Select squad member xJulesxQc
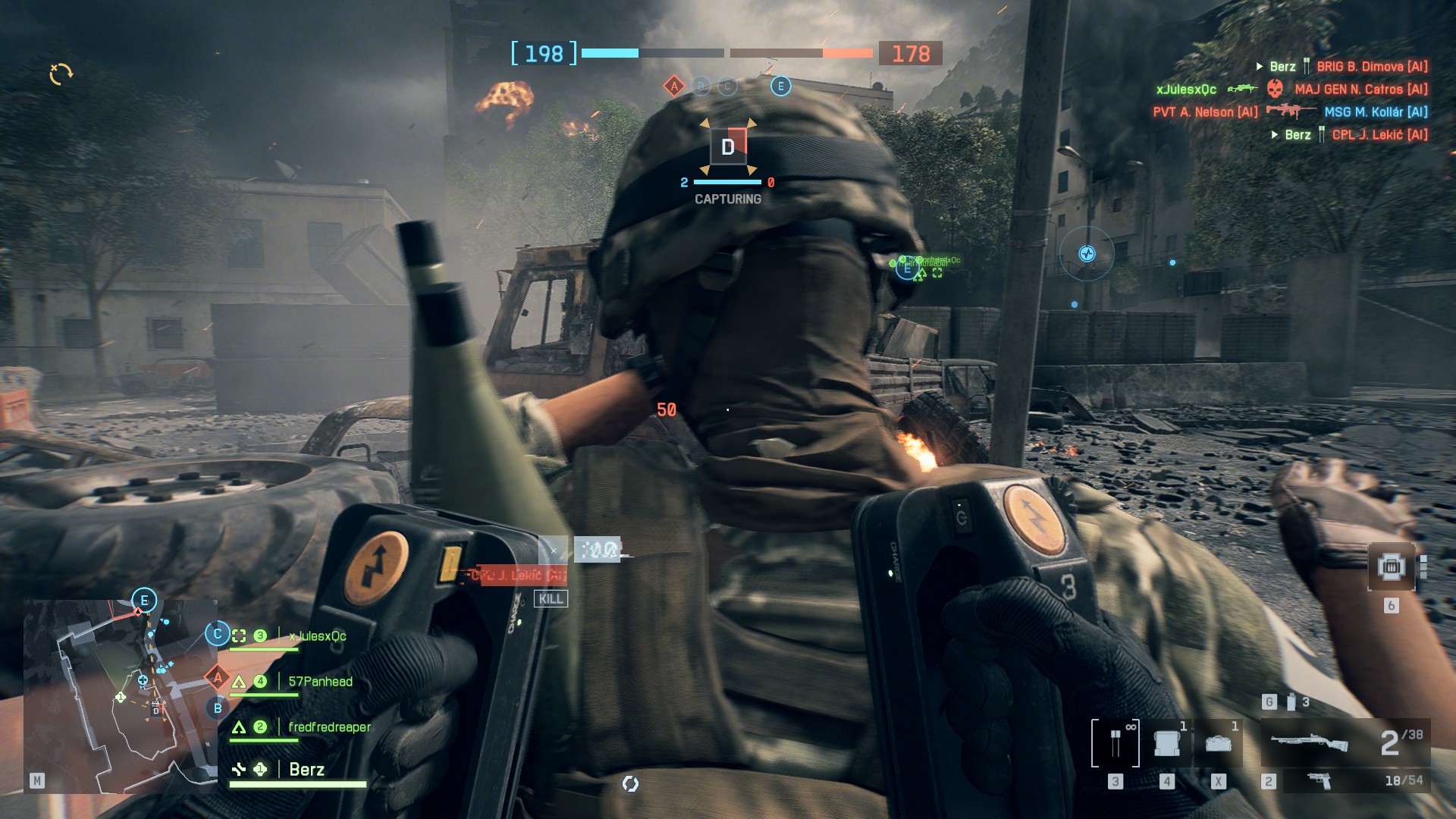Image resolution: width=1456 pixels, height=819 pixels. [317, 636]
